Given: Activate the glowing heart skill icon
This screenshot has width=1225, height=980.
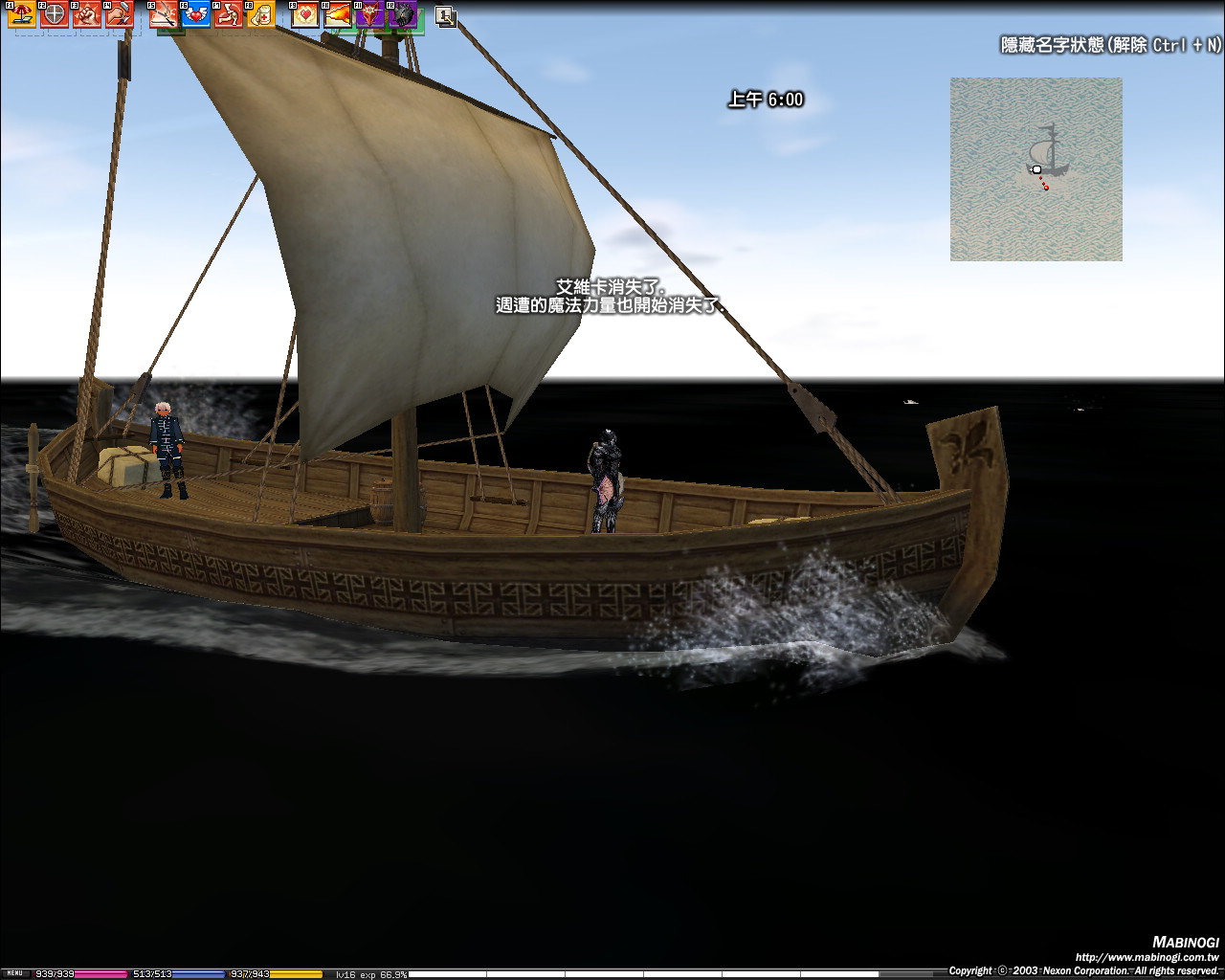Looking at the screenshot, I should click(x=305, y=14).
